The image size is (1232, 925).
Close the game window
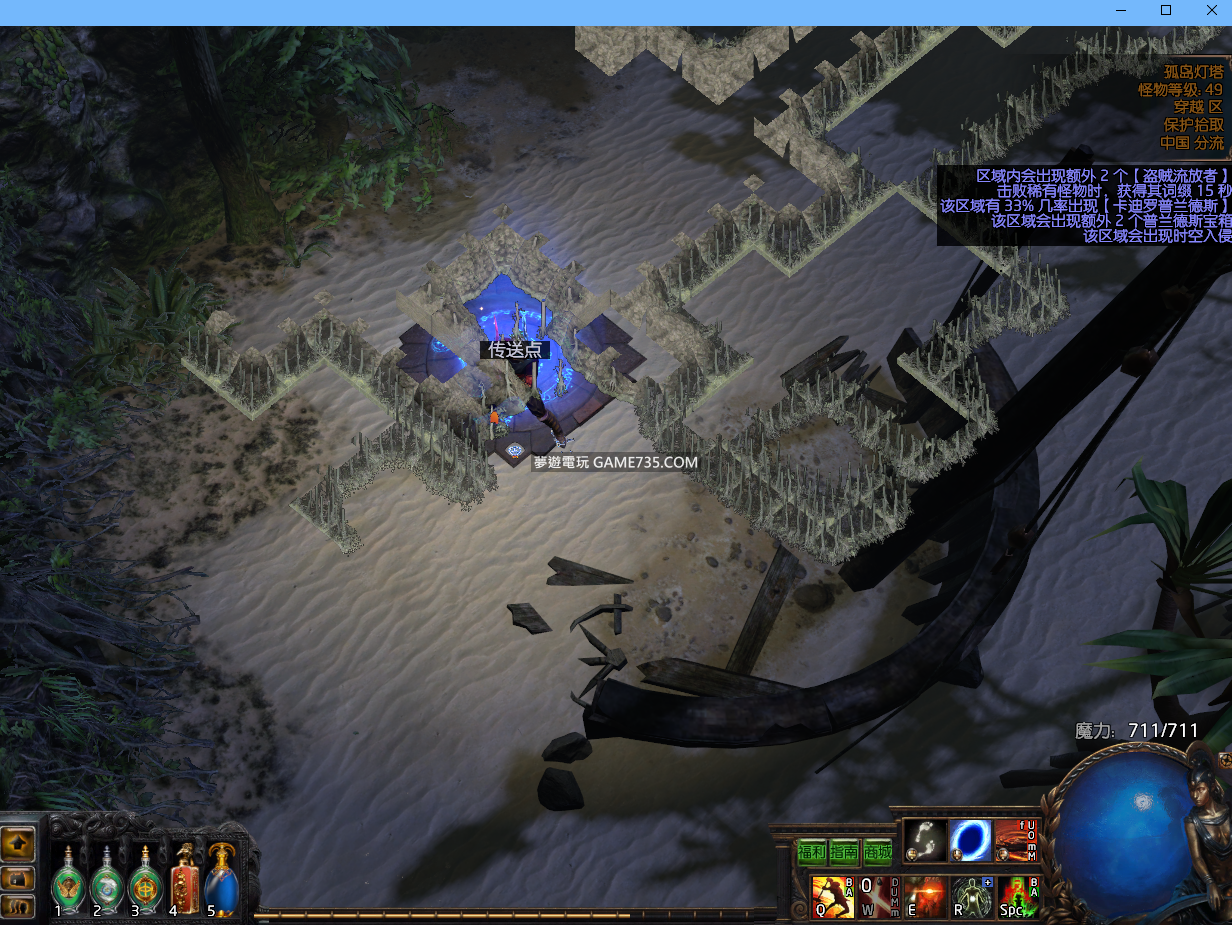(1211, 11)
